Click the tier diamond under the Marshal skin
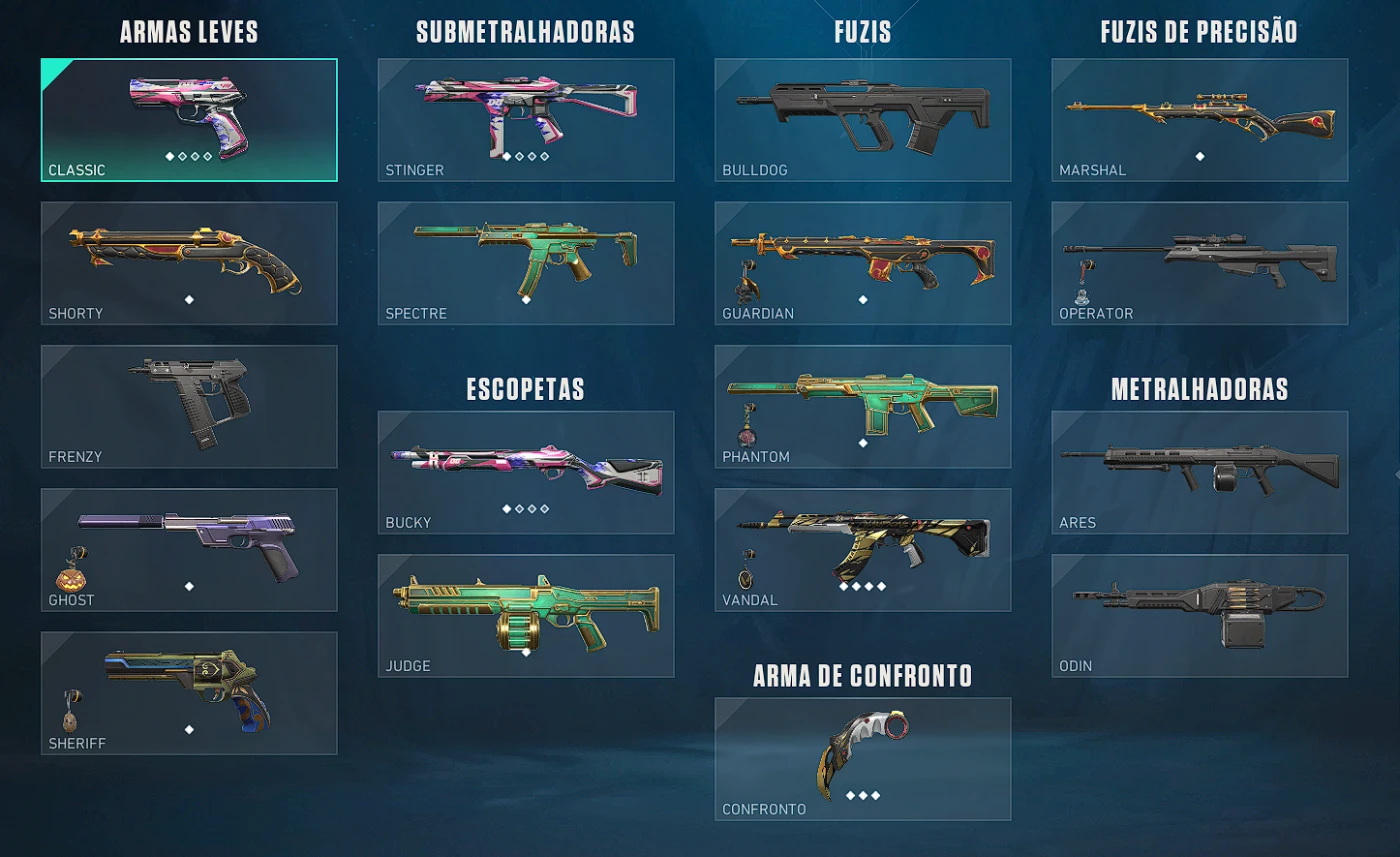 (x=1199, y=156)
